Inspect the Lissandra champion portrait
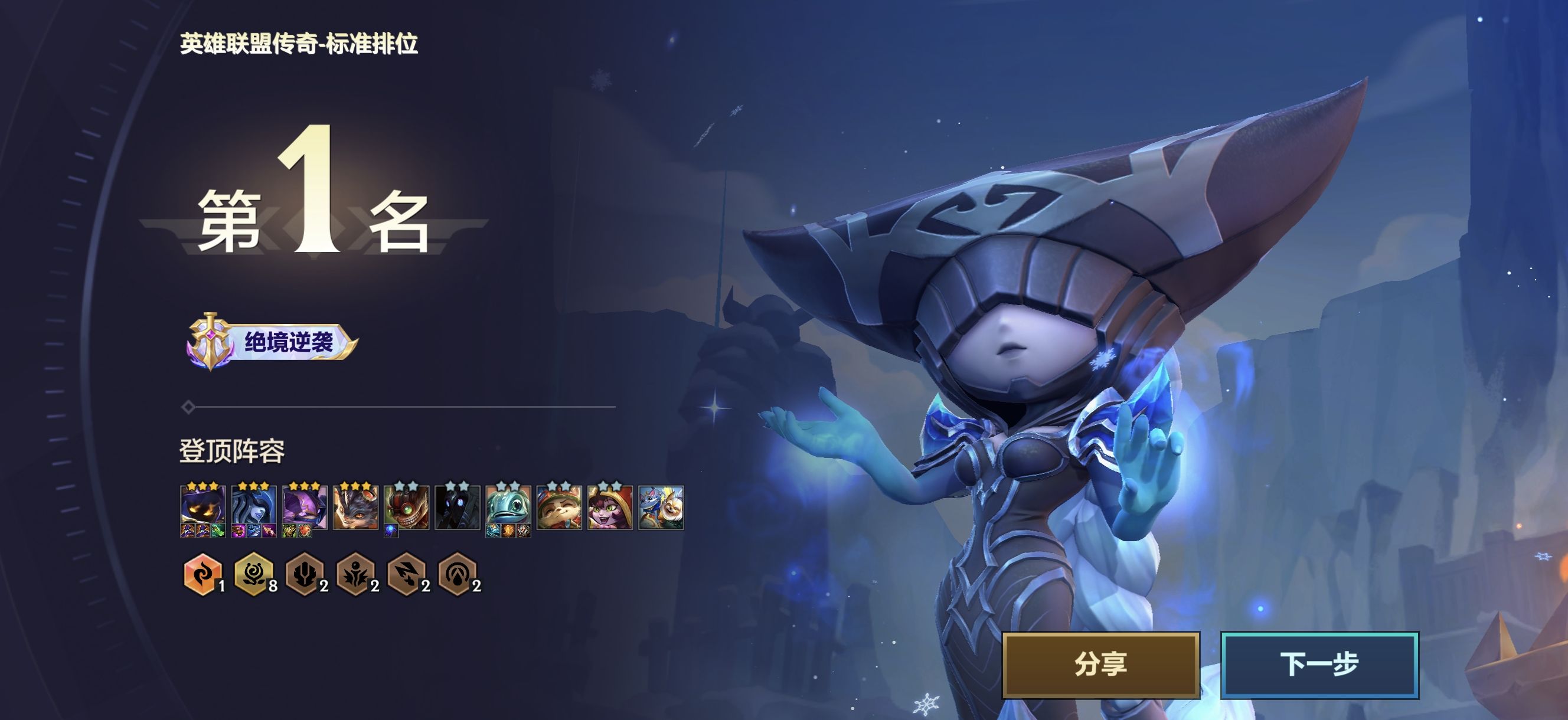Screen dimensions: 1568x720 [x=254, y=506]
